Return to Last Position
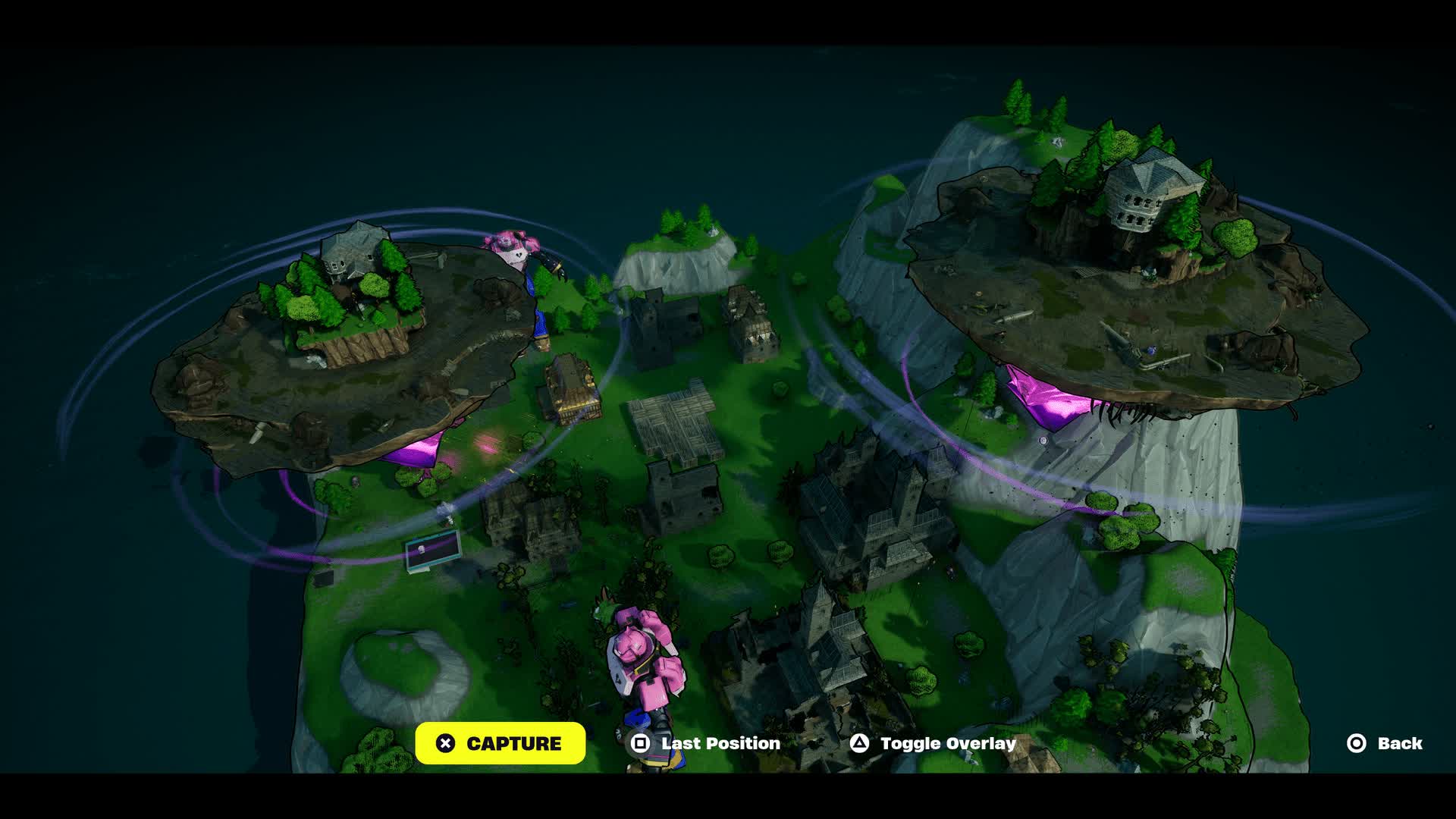Screen dimensions: 1456x819 click(x=705, y=743)
